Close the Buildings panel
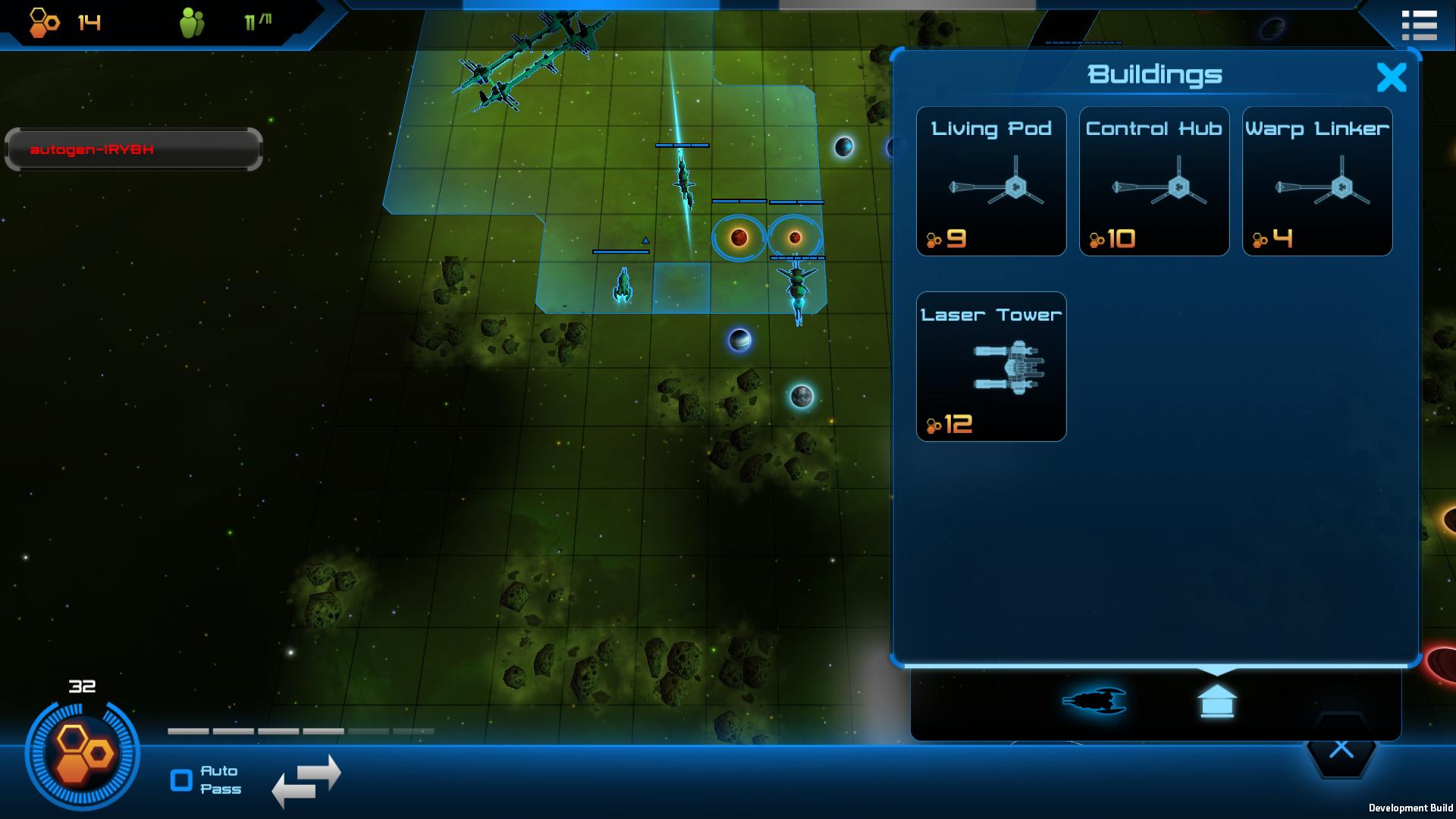This screenshot has height=819, width=1456. [1391, 77]
